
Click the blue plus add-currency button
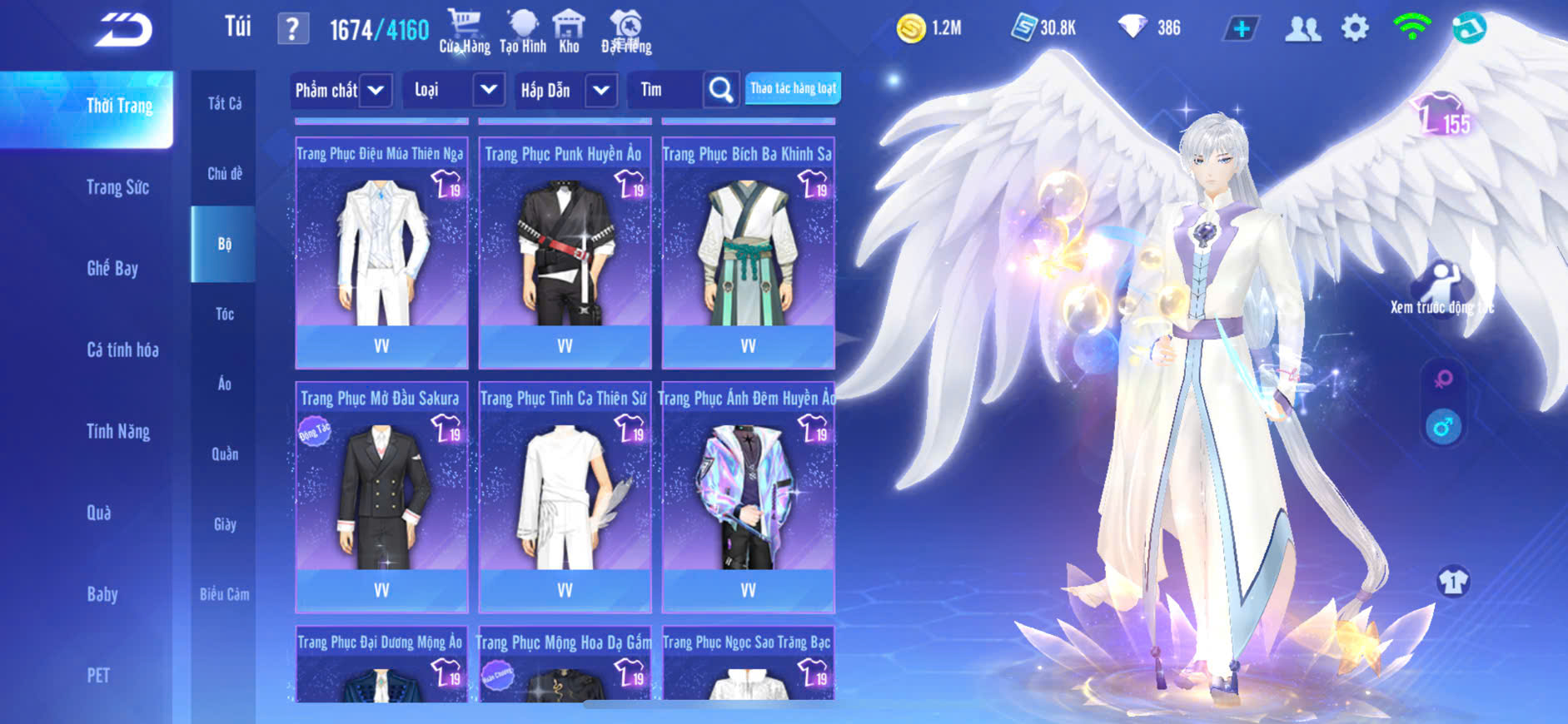(x=1241, y=28)
